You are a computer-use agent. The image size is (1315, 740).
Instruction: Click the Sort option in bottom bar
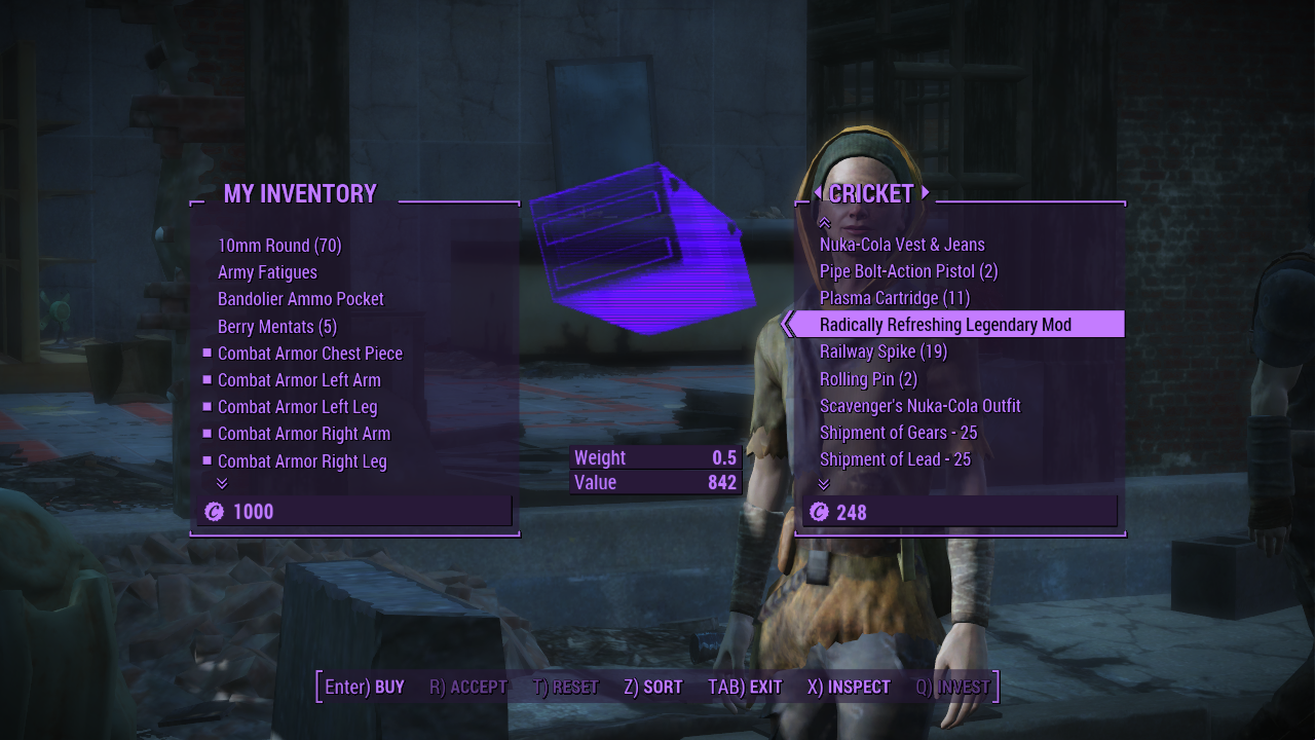click(x=652, y=687)
